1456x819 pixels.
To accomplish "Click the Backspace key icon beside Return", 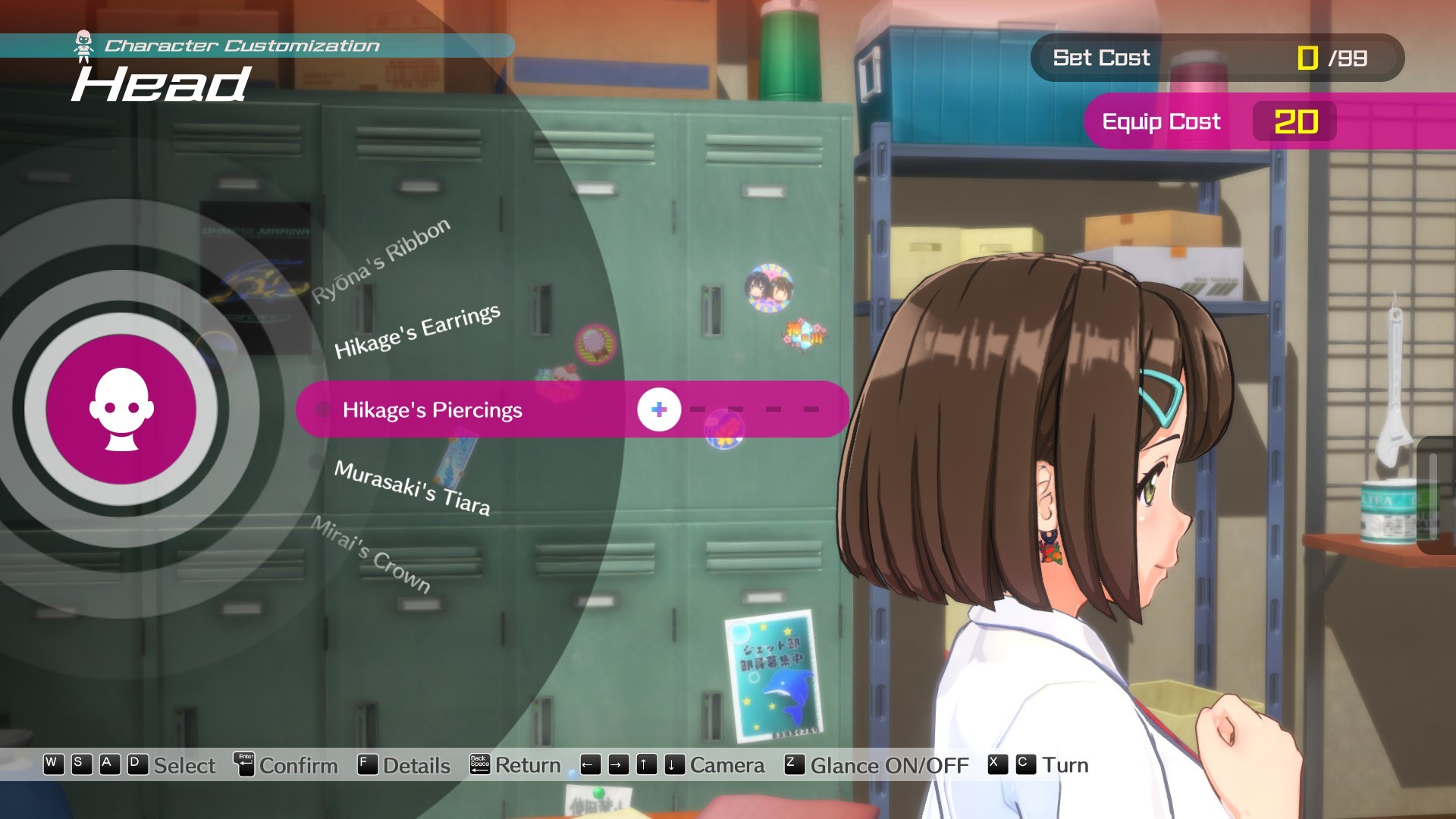I will click(480, 765).
